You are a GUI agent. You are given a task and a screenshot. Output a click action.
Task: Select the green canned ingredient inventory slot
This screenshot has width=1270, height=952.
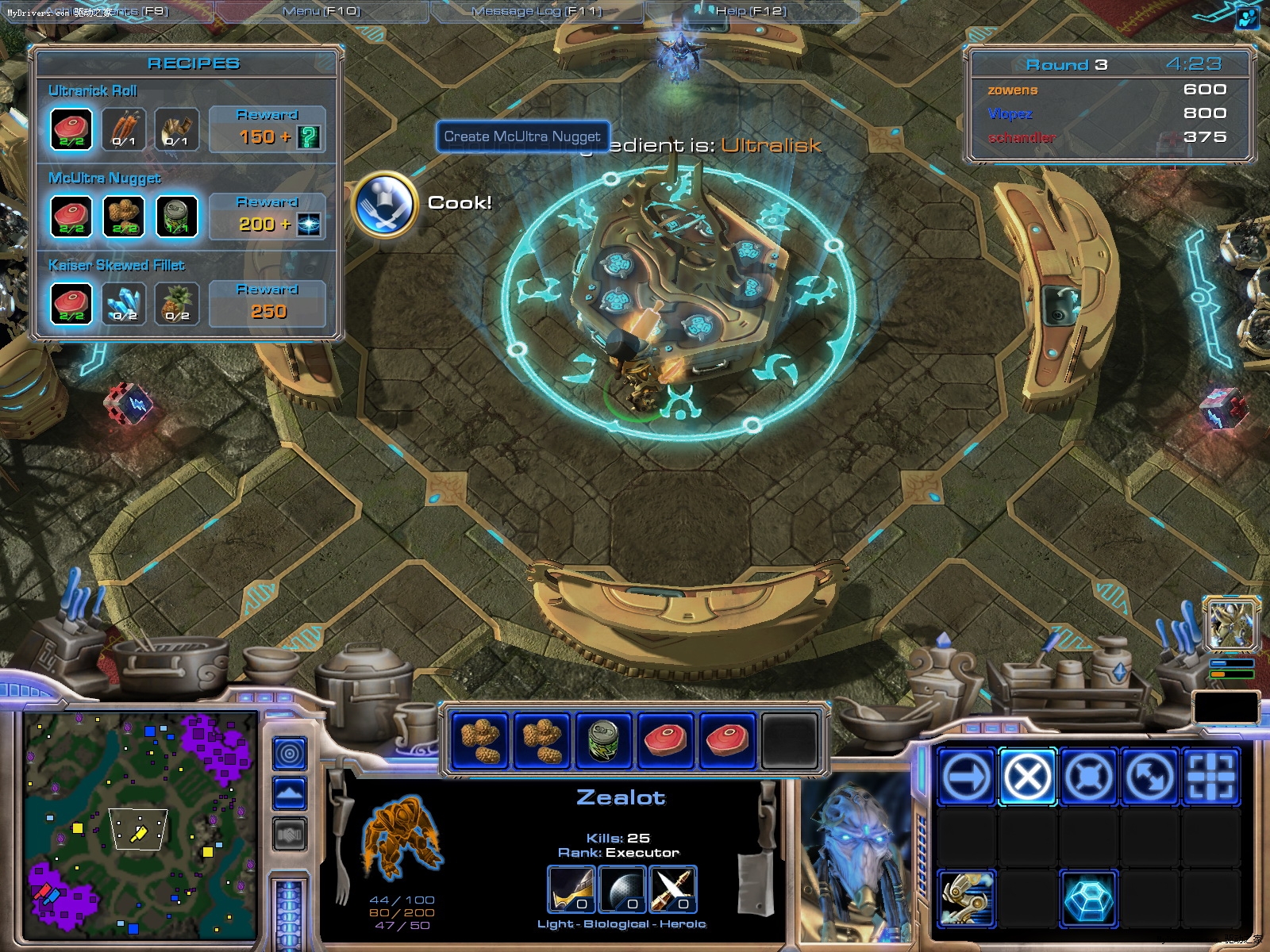tap(603, 741)
